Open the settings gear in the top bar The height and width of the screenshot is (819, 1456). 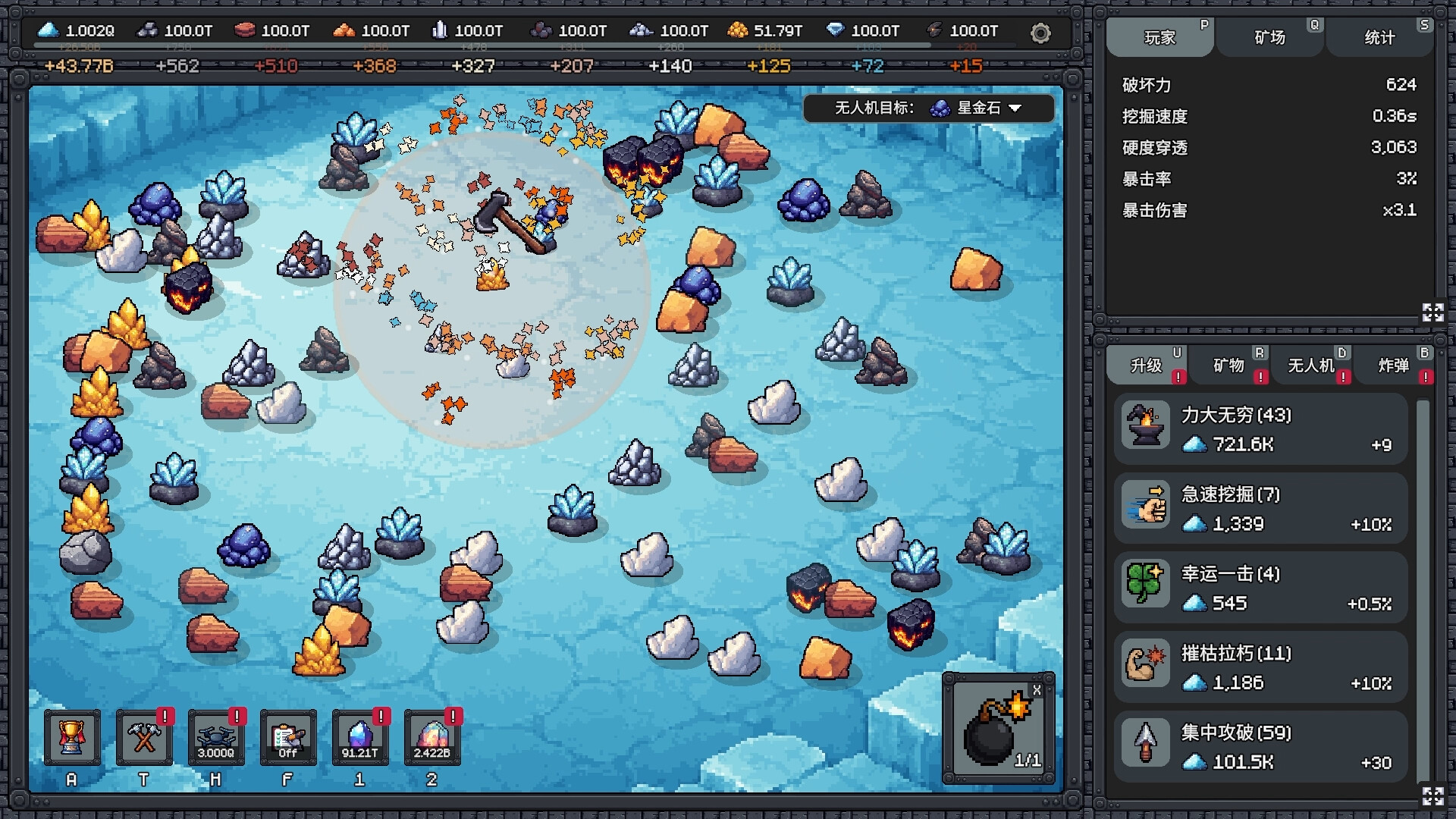tap(1040, 33)
